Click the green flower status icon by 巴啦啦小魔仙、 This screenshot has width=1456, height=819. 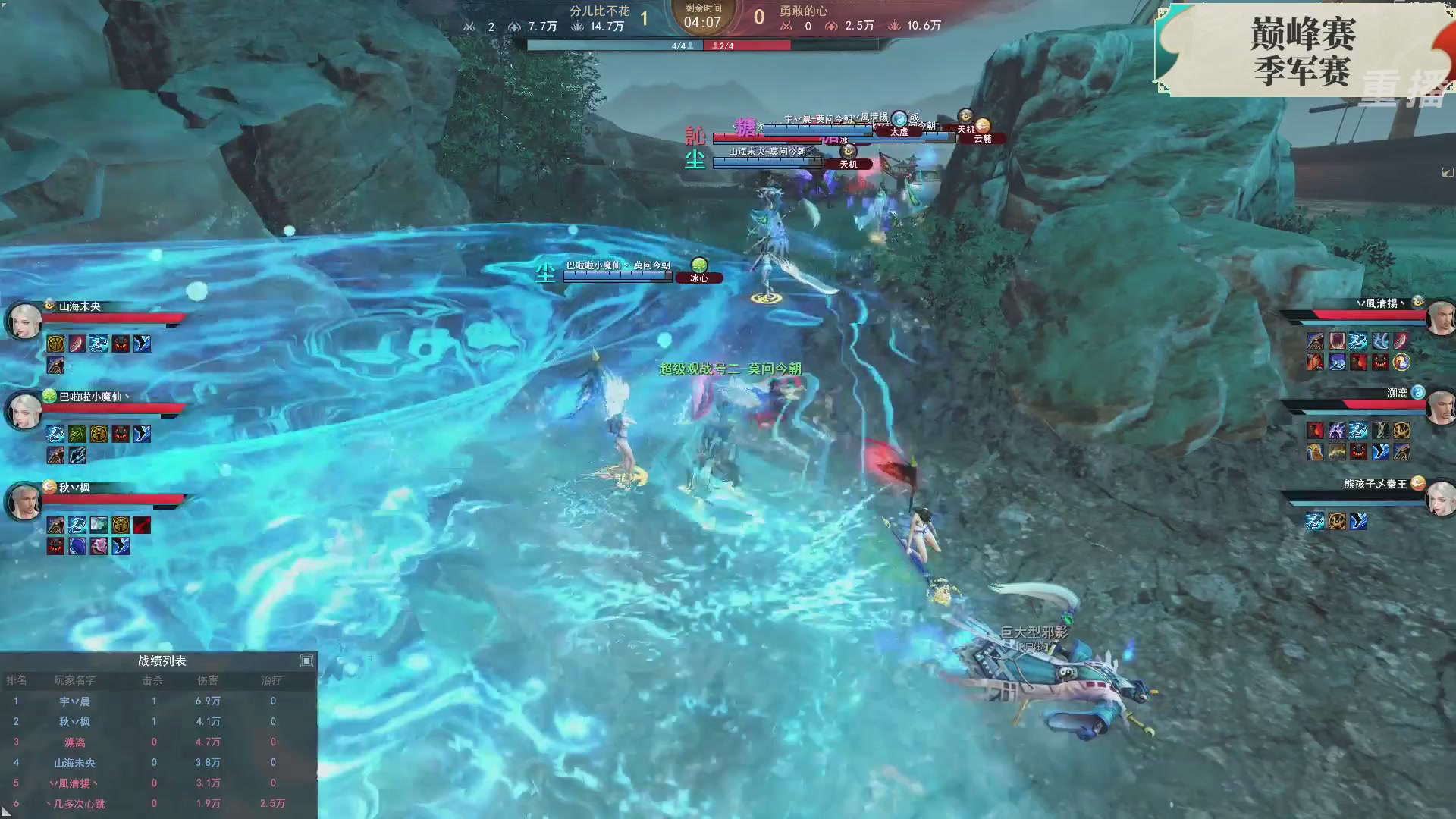49,395
